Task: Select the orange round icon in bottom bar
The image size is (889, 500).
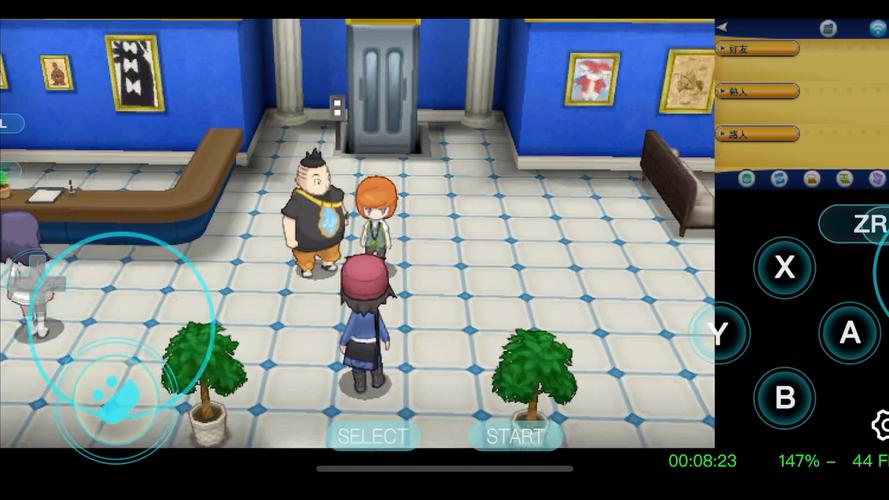Action: point(812,179)
